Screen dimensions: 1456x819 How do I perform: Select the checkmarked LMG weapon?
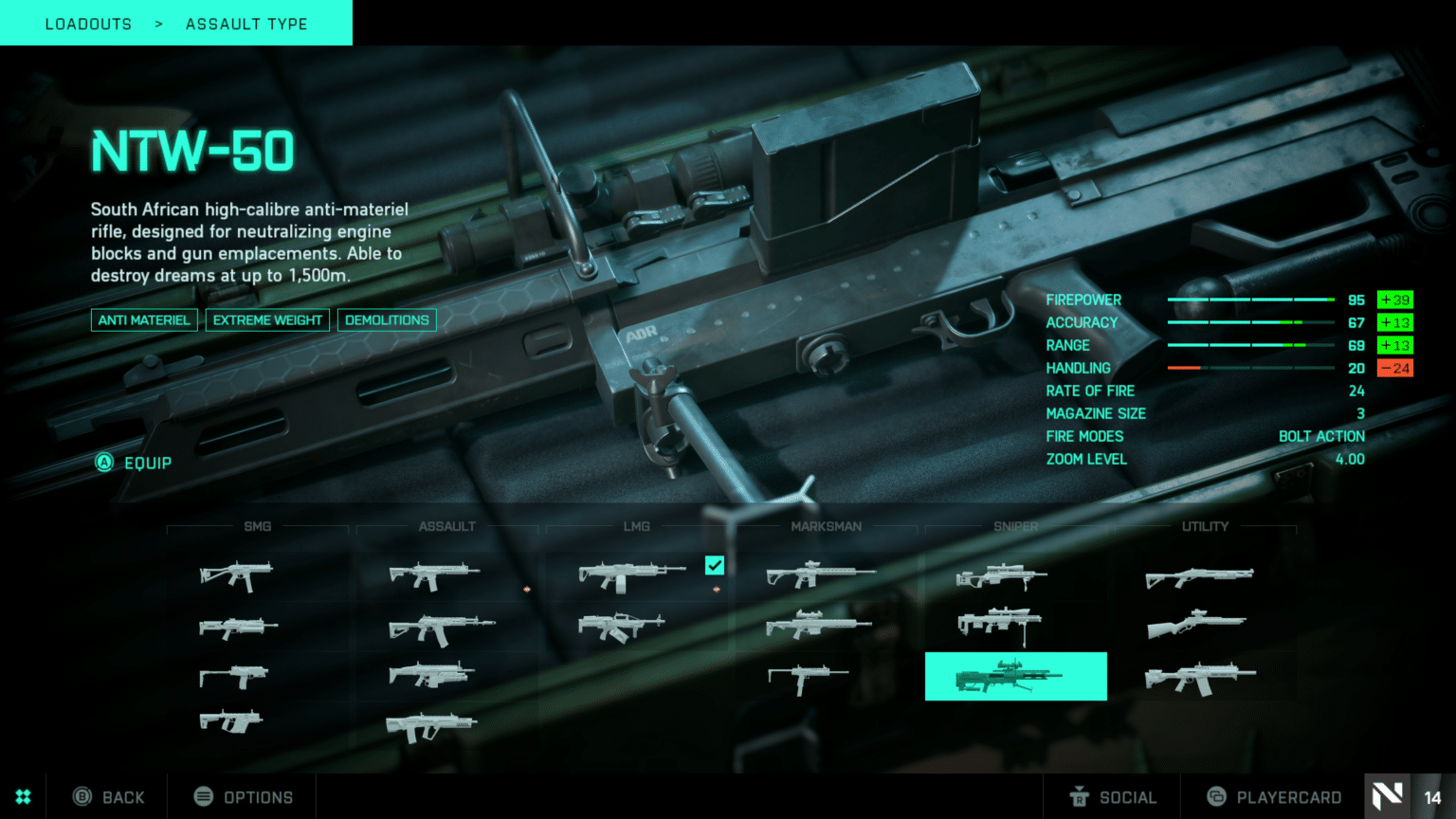(632, 575)
